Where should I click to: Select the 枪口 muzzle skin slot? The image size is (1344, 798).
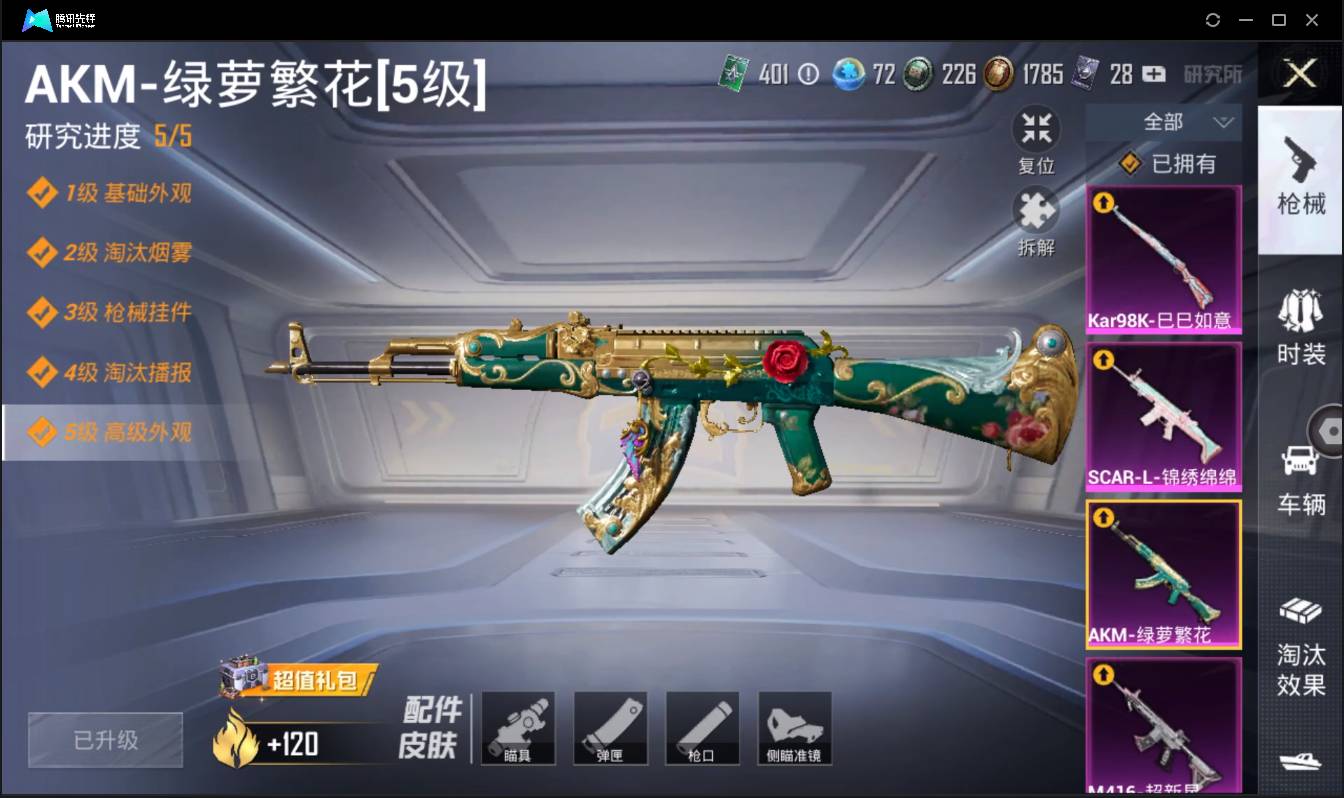click(x=703, y=727)
